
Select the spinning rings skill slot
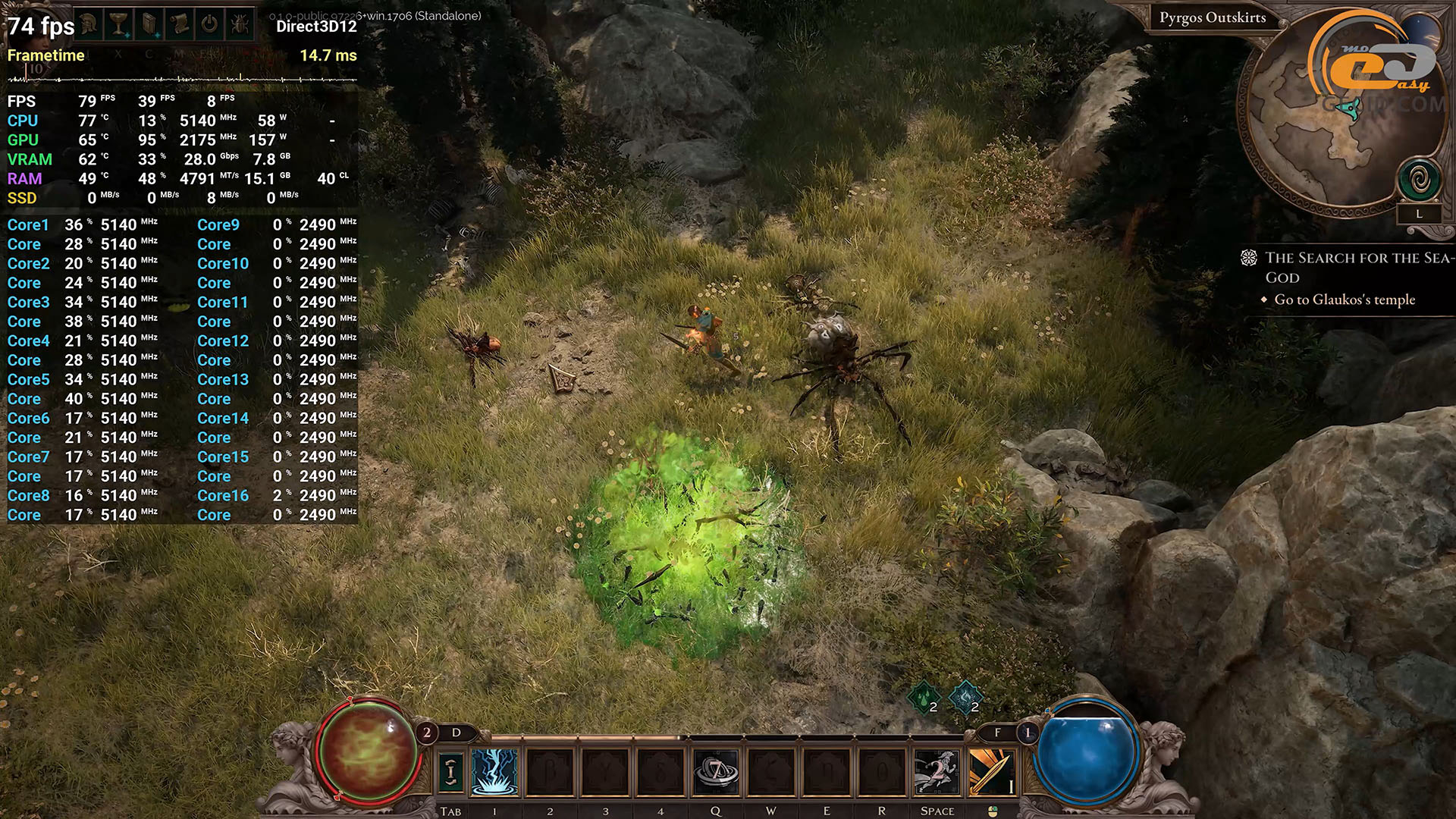716,772
